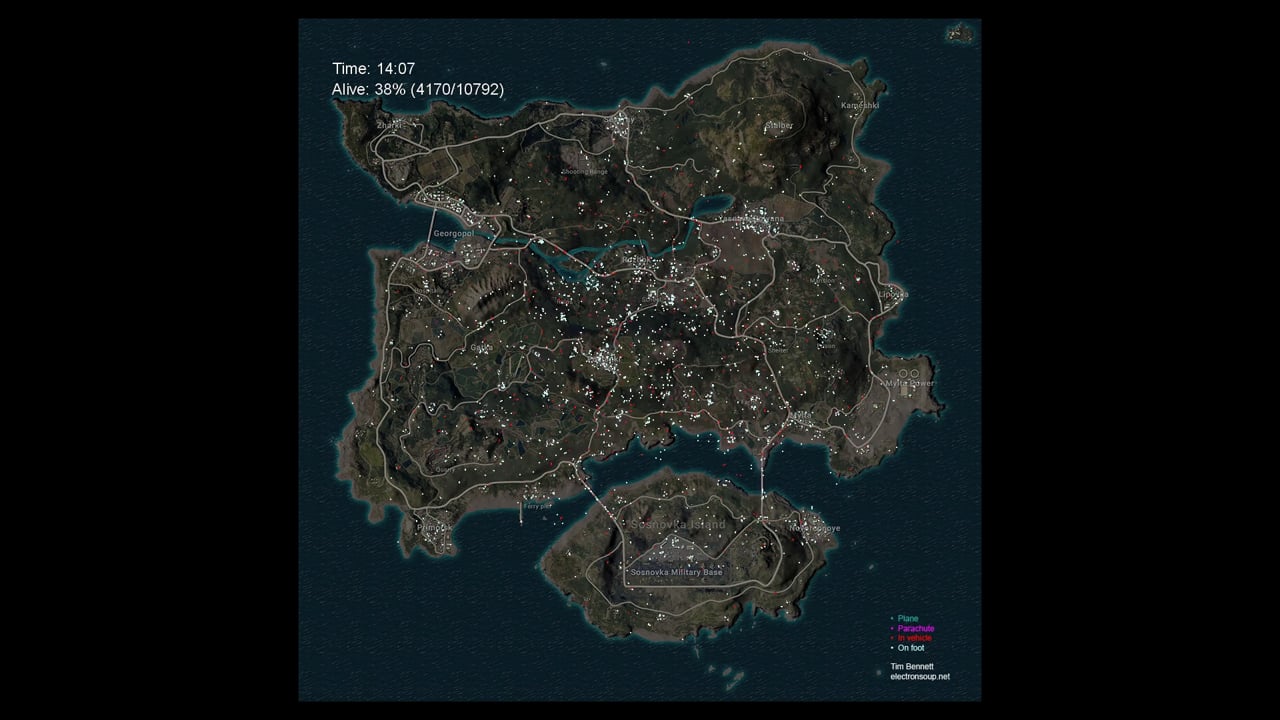
Task: Choose the In vehicle legend entry
Action: pyautogui.click(x=914, y=638)
